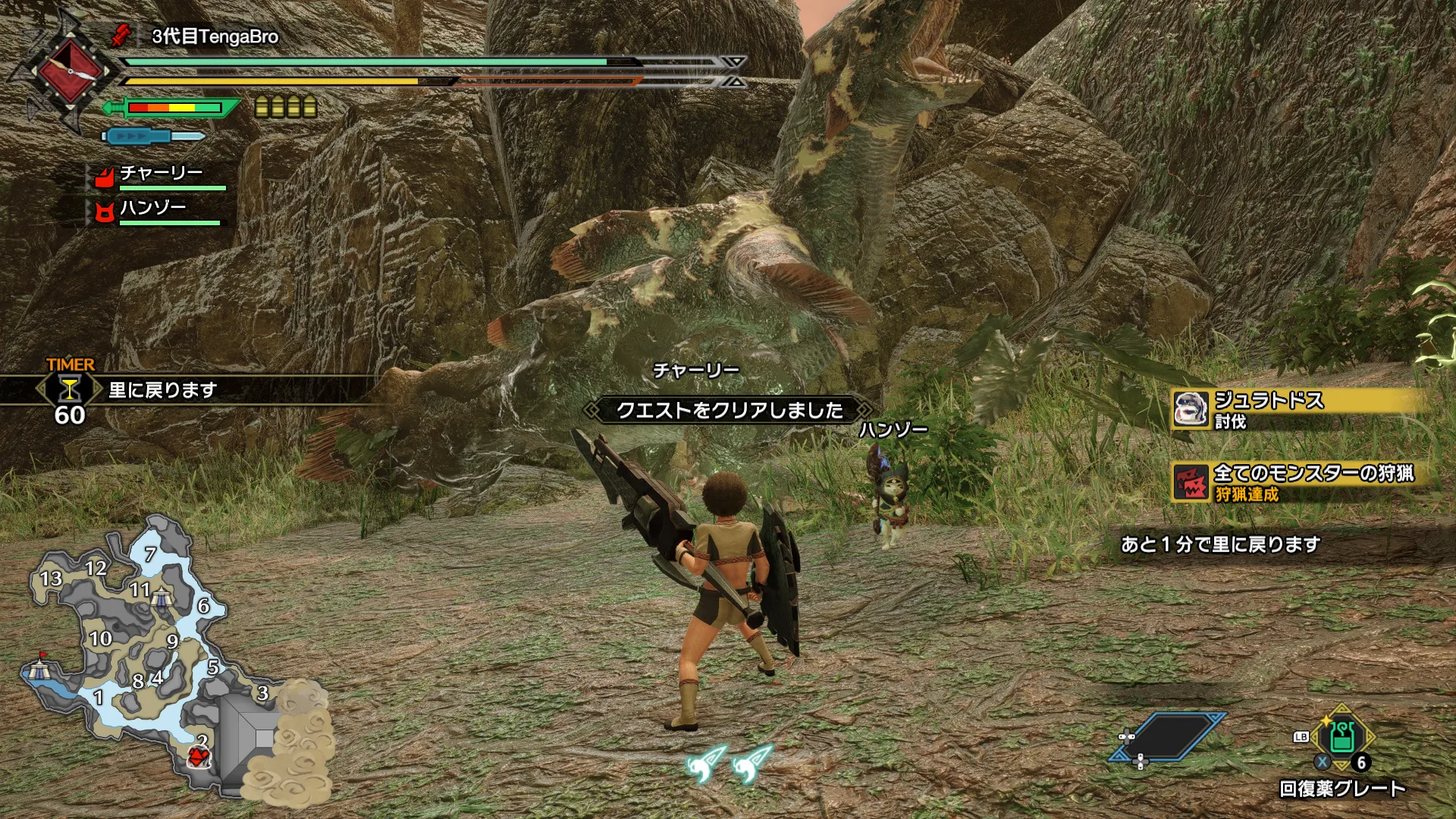Click the main camp tent map marker

[x=39, y=670]
